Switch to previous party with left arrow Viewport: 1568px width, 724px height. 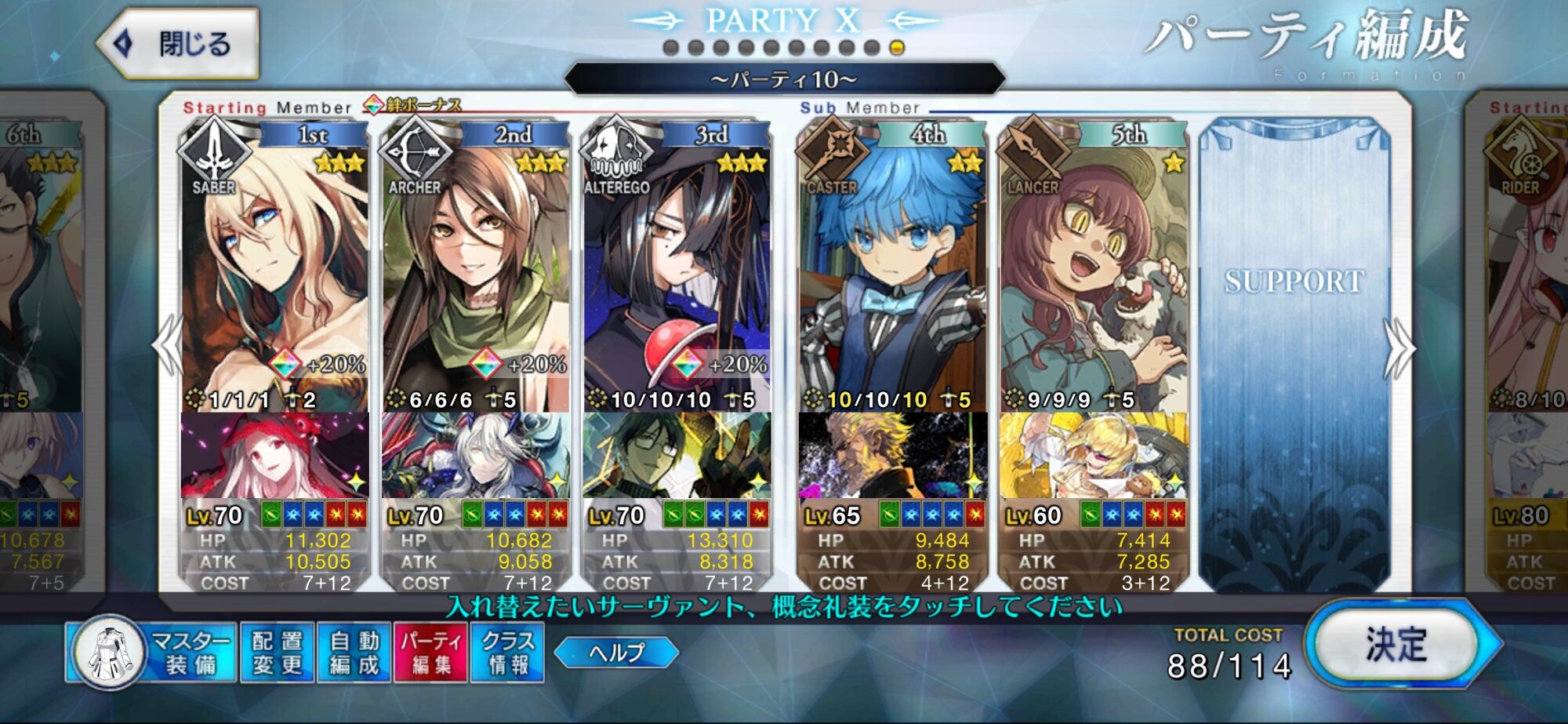click(x=167, y=347)
